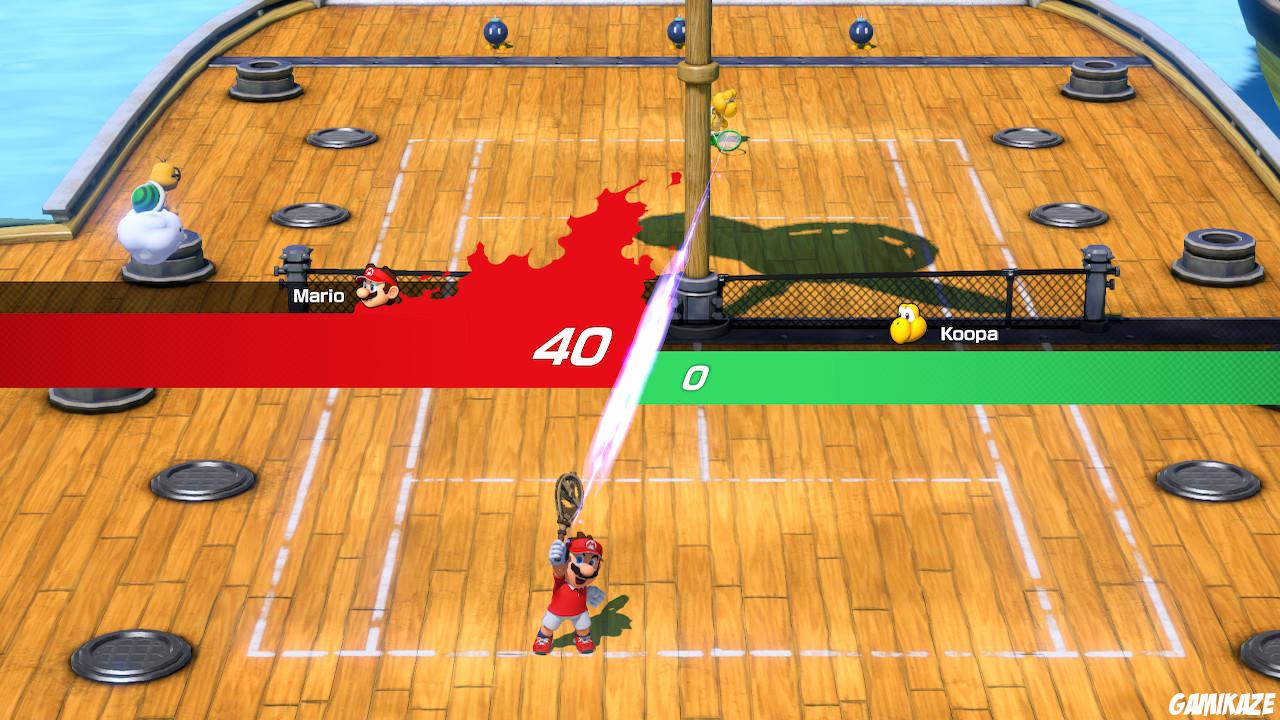Click Mario's raised tennis racket
This screenshot has height=720, width=1280.
click(567, 497)
